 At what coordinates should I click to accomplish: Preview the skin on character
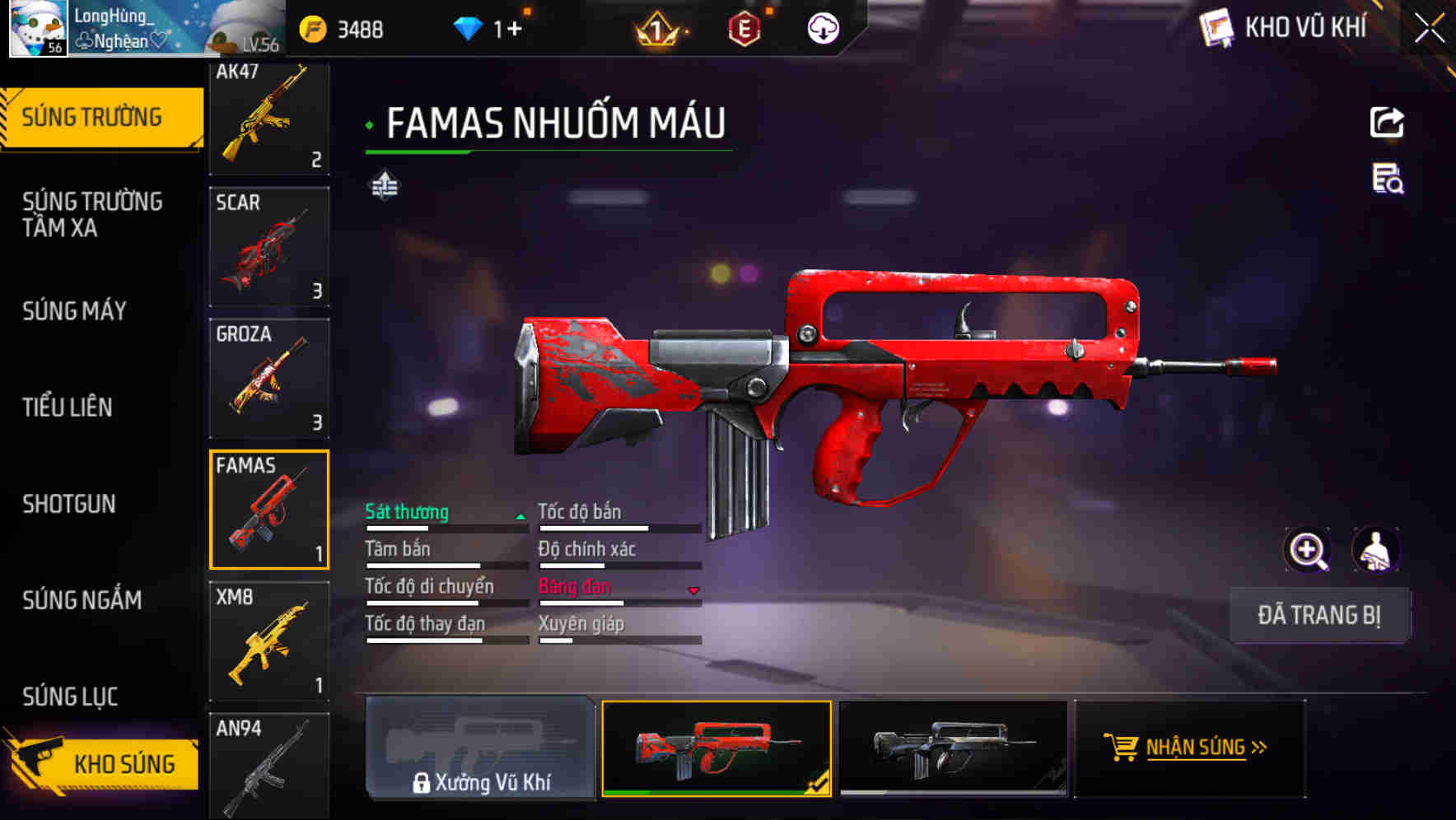[x=1376, y=550]
